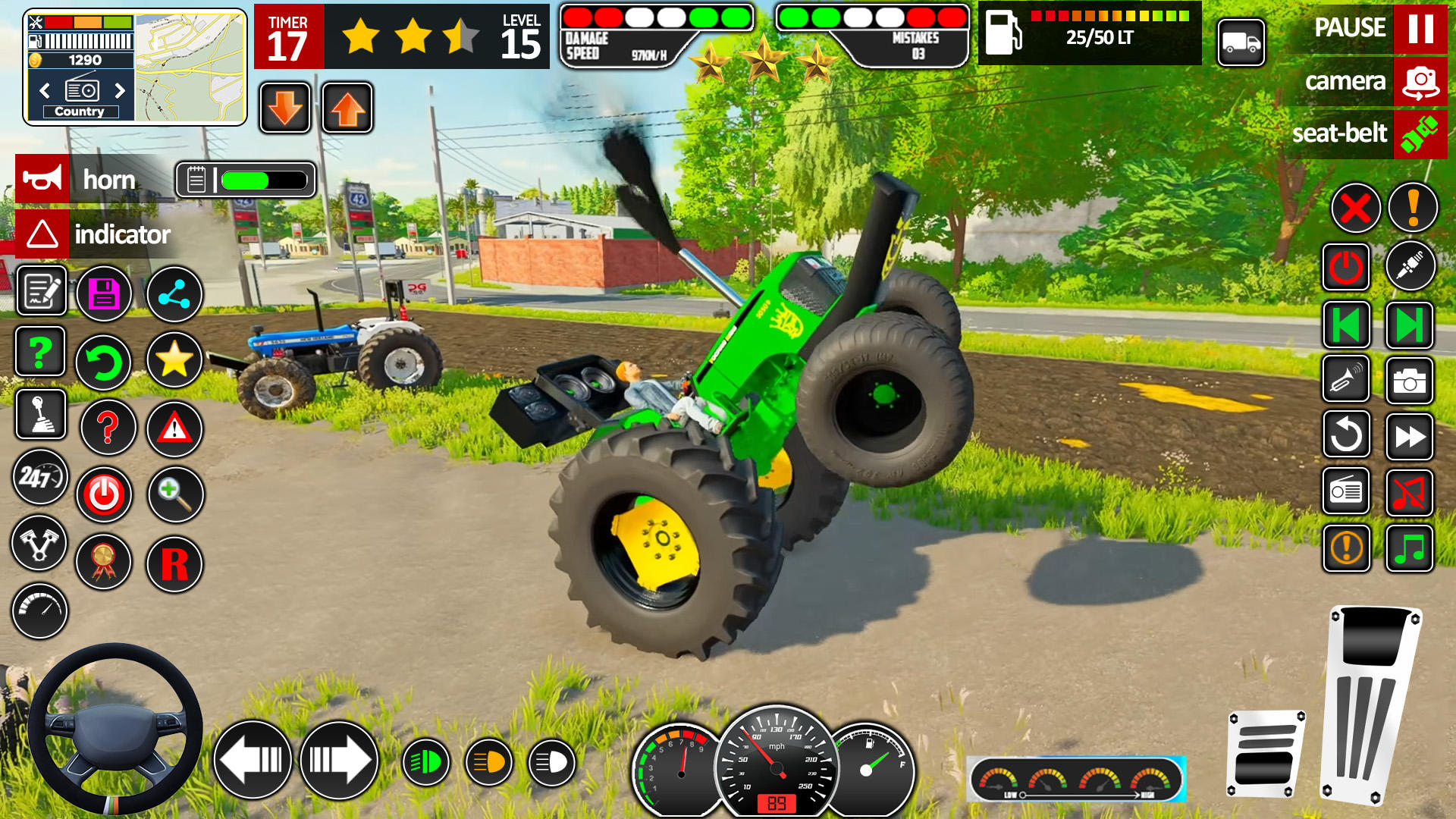Click the orange down arrow button

pyautogui.click(x=285, y=108)
